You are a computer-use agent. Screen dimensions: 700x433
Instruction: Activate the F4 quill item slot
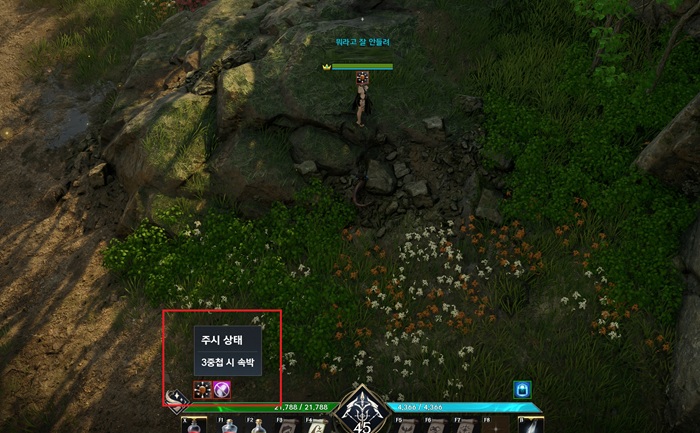click(x=316, y=426)
